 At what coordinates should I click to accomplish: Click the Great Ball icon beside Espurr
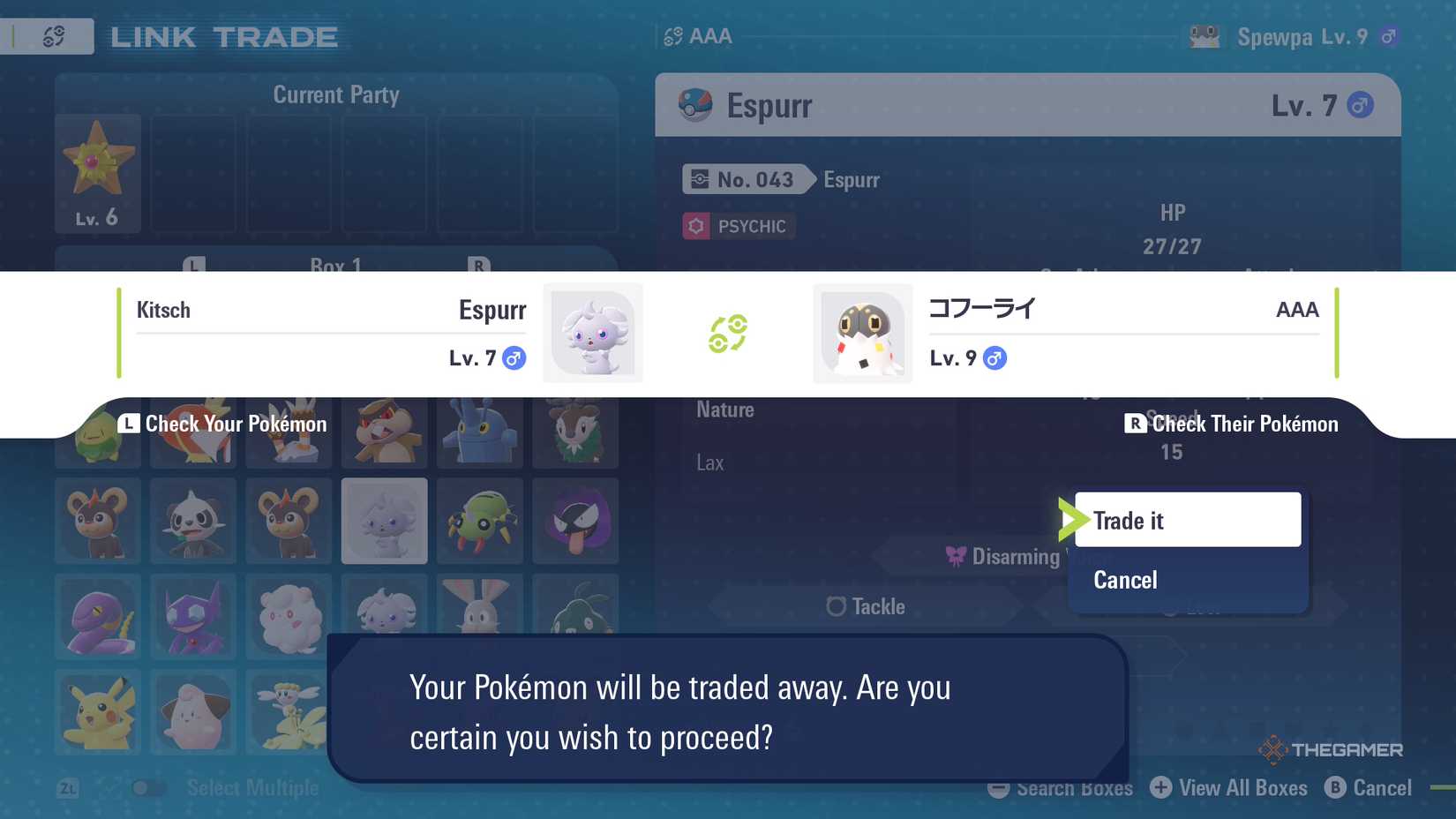[x=696, y=104]
